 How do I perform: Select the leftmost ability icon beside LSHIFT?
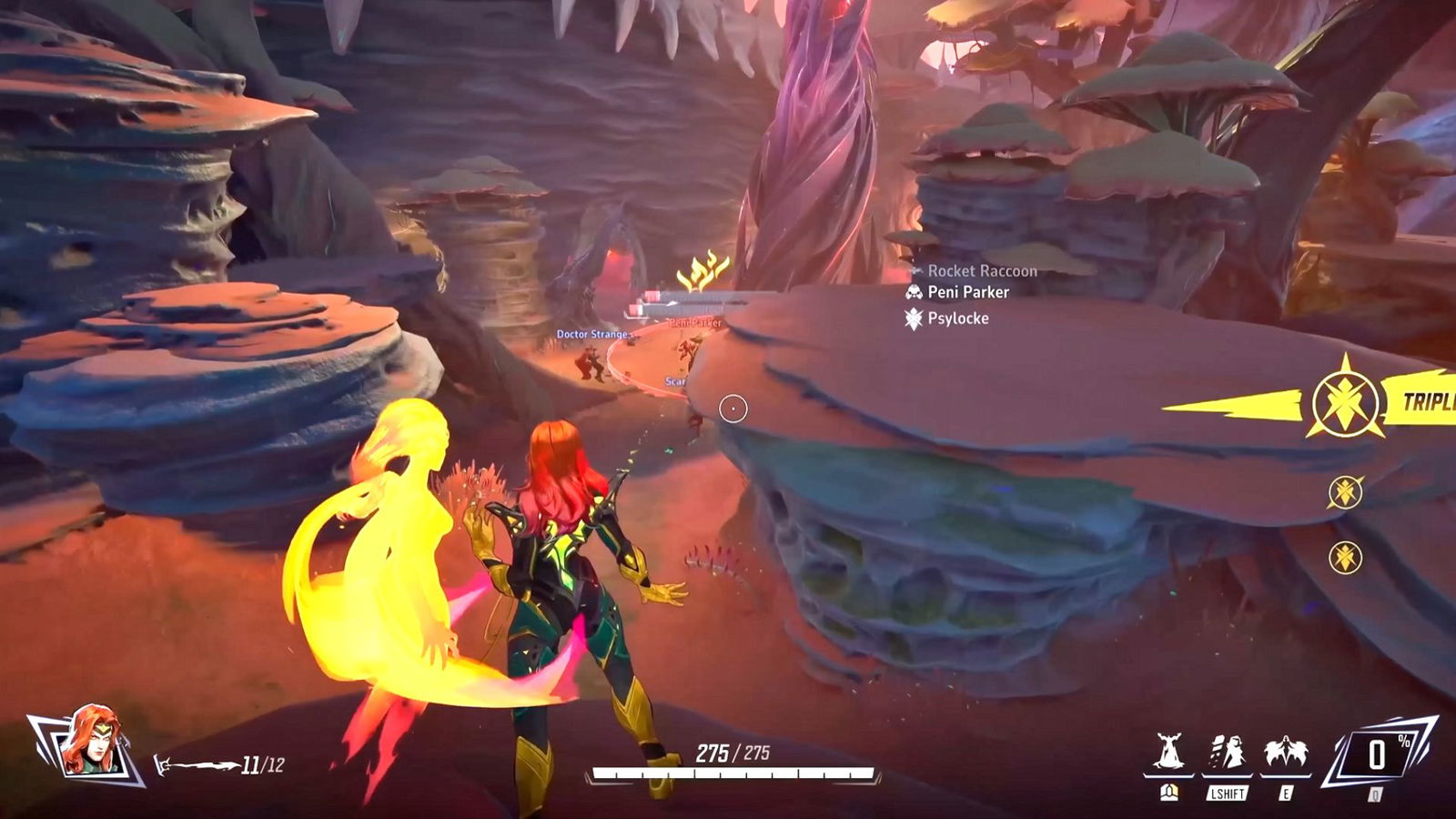point(1168,754)
